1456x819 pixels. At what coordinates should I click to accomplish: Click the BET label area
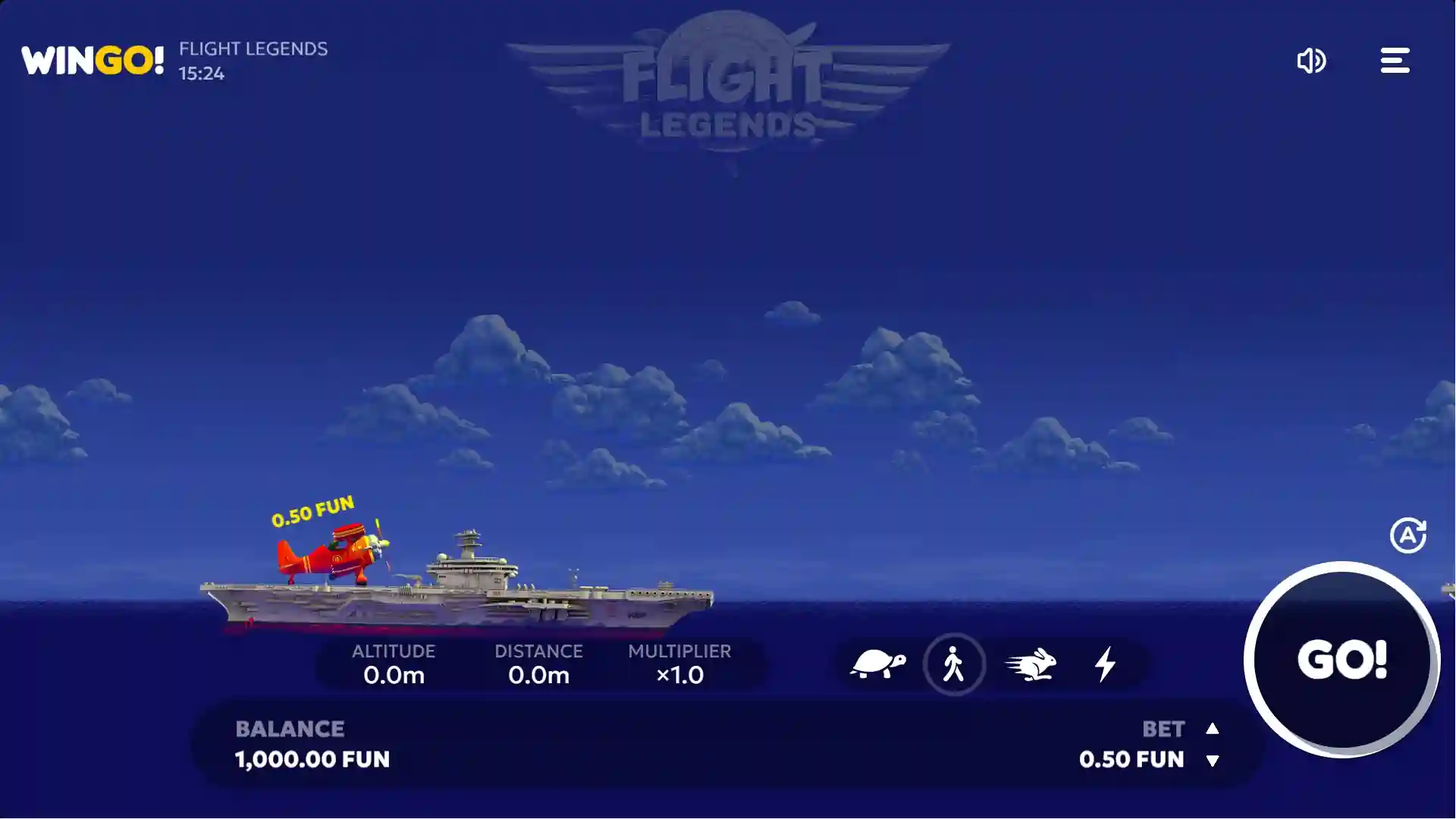click(x=1162, y=729)
